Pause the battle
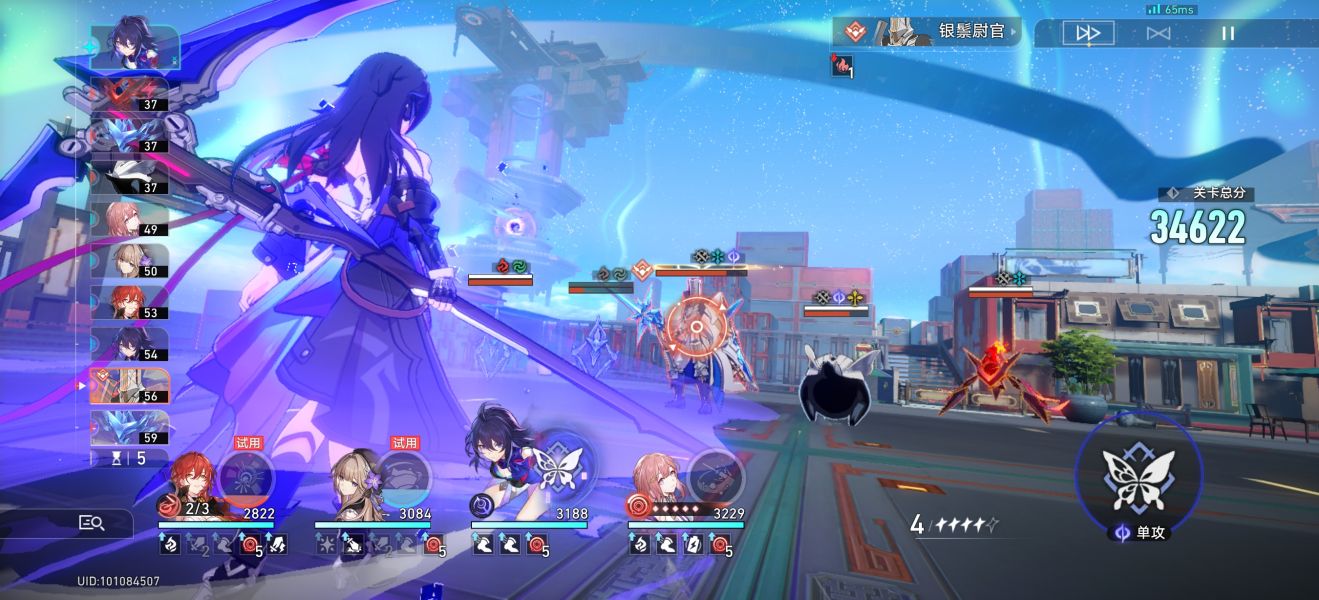The image size is (1319, 600). [x=1228, y=33]
